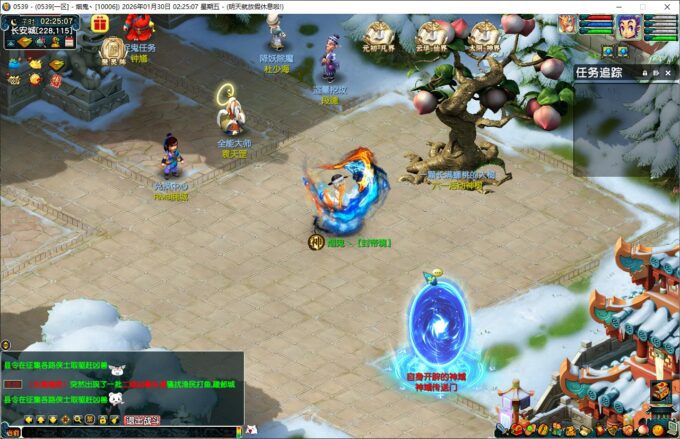
Task: Close the 任务追踪 quest tracker panel
Action: 668,72
